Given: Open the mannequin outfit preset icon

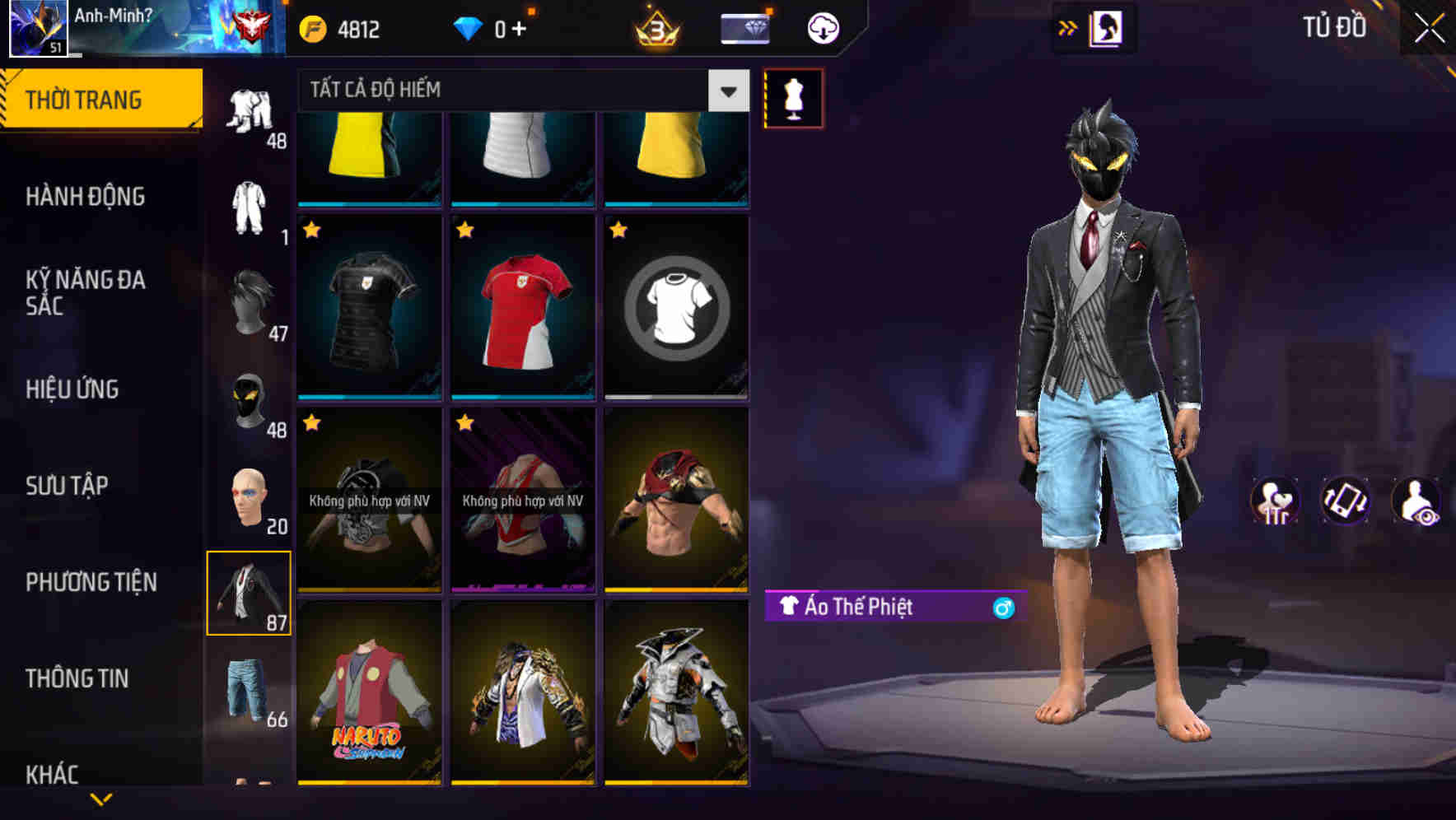Looking at the screenshot, I should click(792, 97).
